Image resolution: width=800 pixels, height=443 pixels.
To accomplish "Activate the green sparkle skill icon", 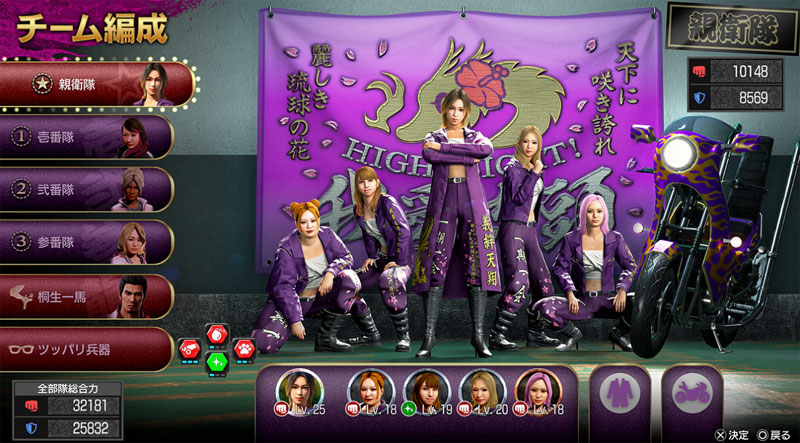I will [x=216, y=361].
